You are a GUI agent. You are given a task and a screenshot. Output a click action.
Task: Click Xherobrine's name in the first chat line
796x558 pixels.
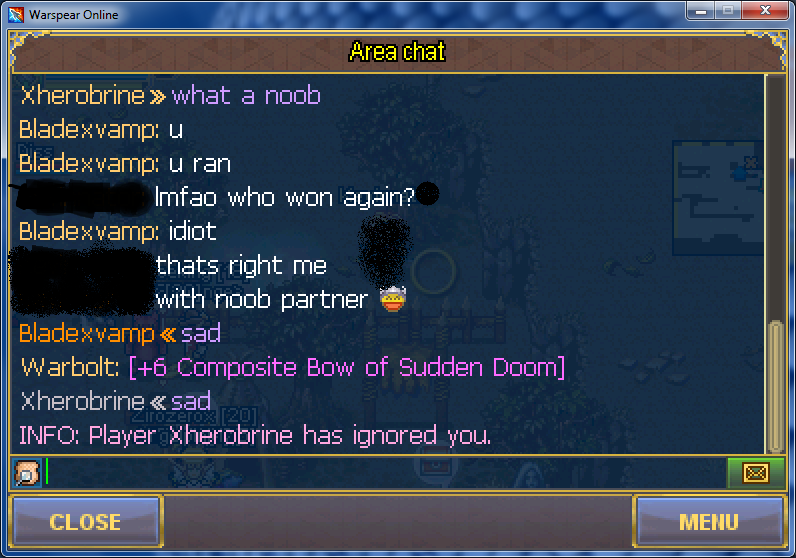pos(82,96)
